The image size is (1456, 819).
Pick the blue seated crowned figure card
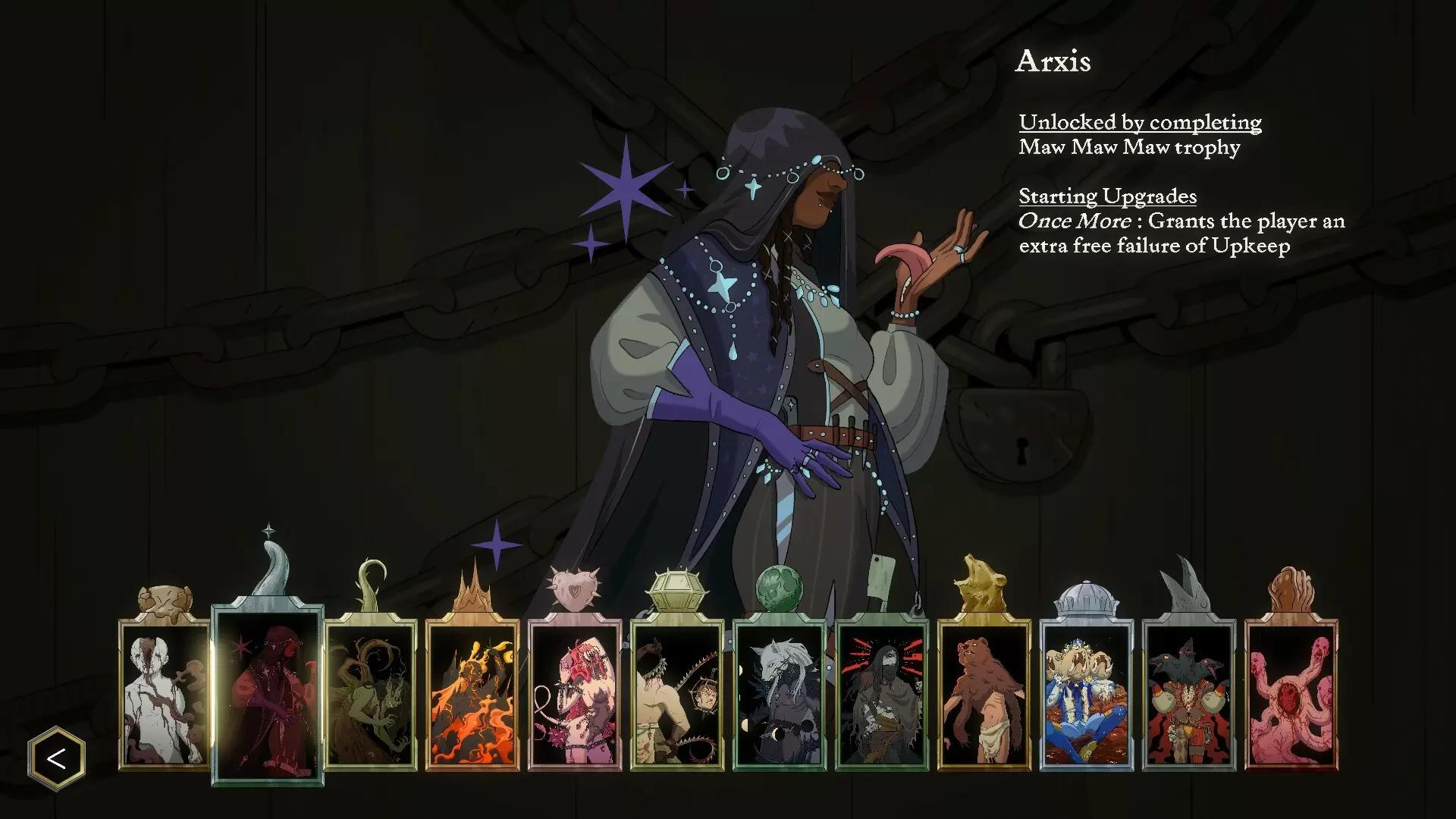click(x=1087, y=694)
